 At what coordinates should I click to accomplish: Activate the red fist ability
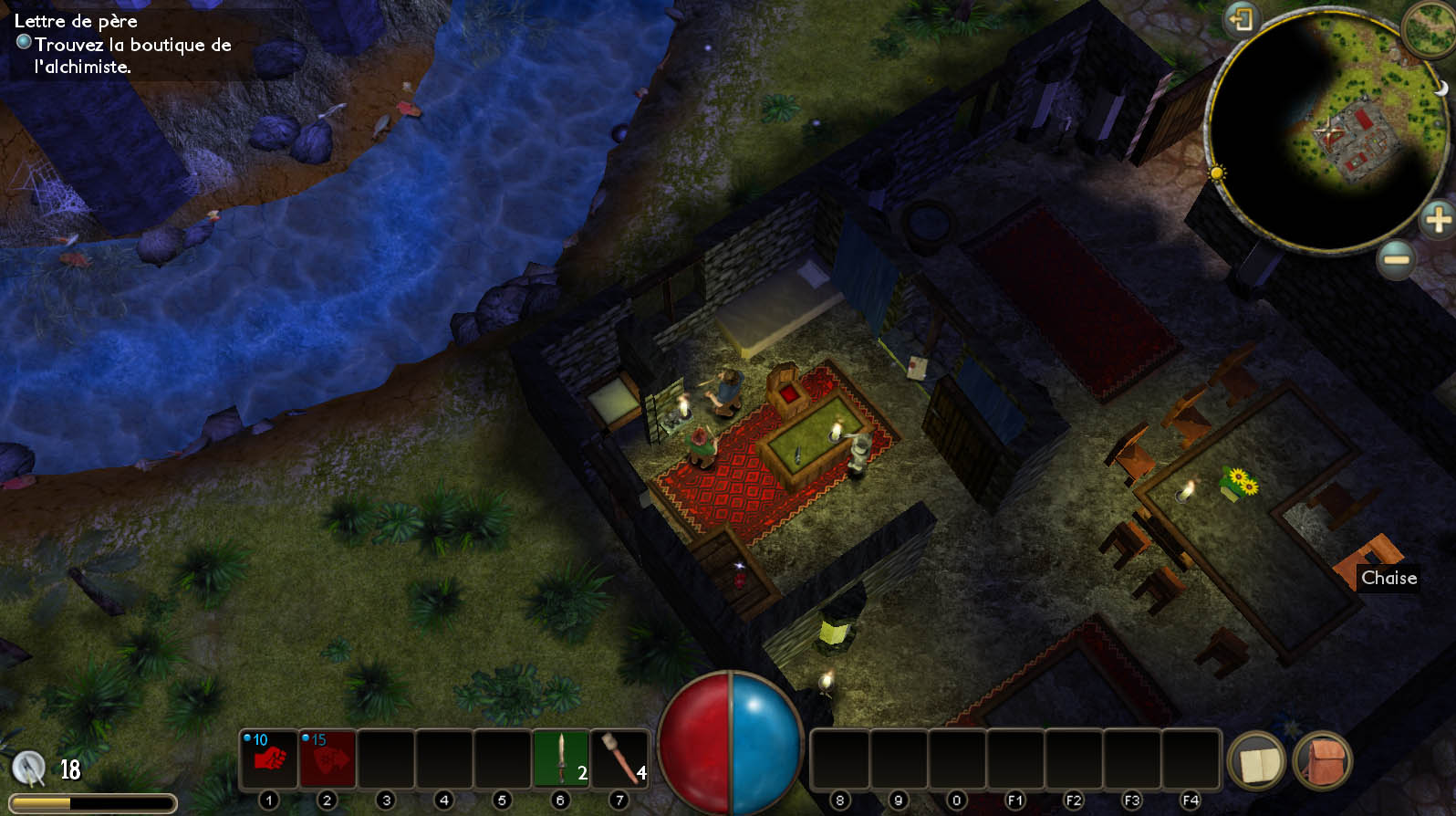pyautogui.click(x=268, y=758)
